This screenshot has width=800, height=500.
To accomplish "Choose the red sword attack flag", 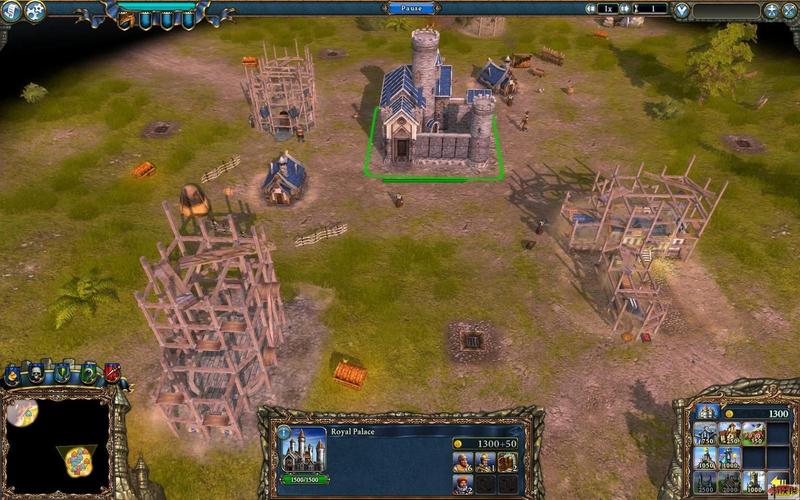I will pos(112,372).
